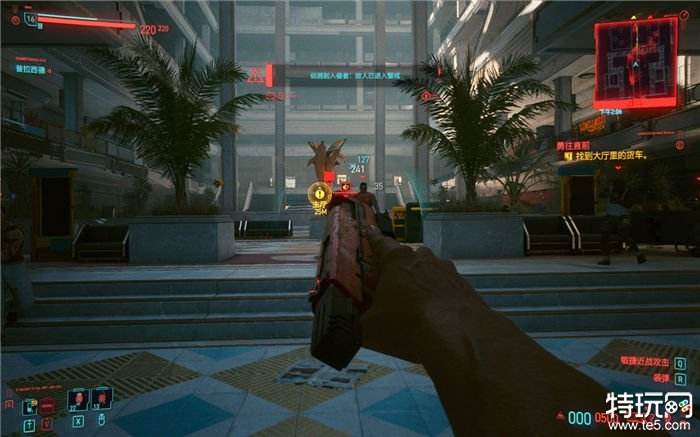Click the red warning triangle alert banner

(257, 75)
